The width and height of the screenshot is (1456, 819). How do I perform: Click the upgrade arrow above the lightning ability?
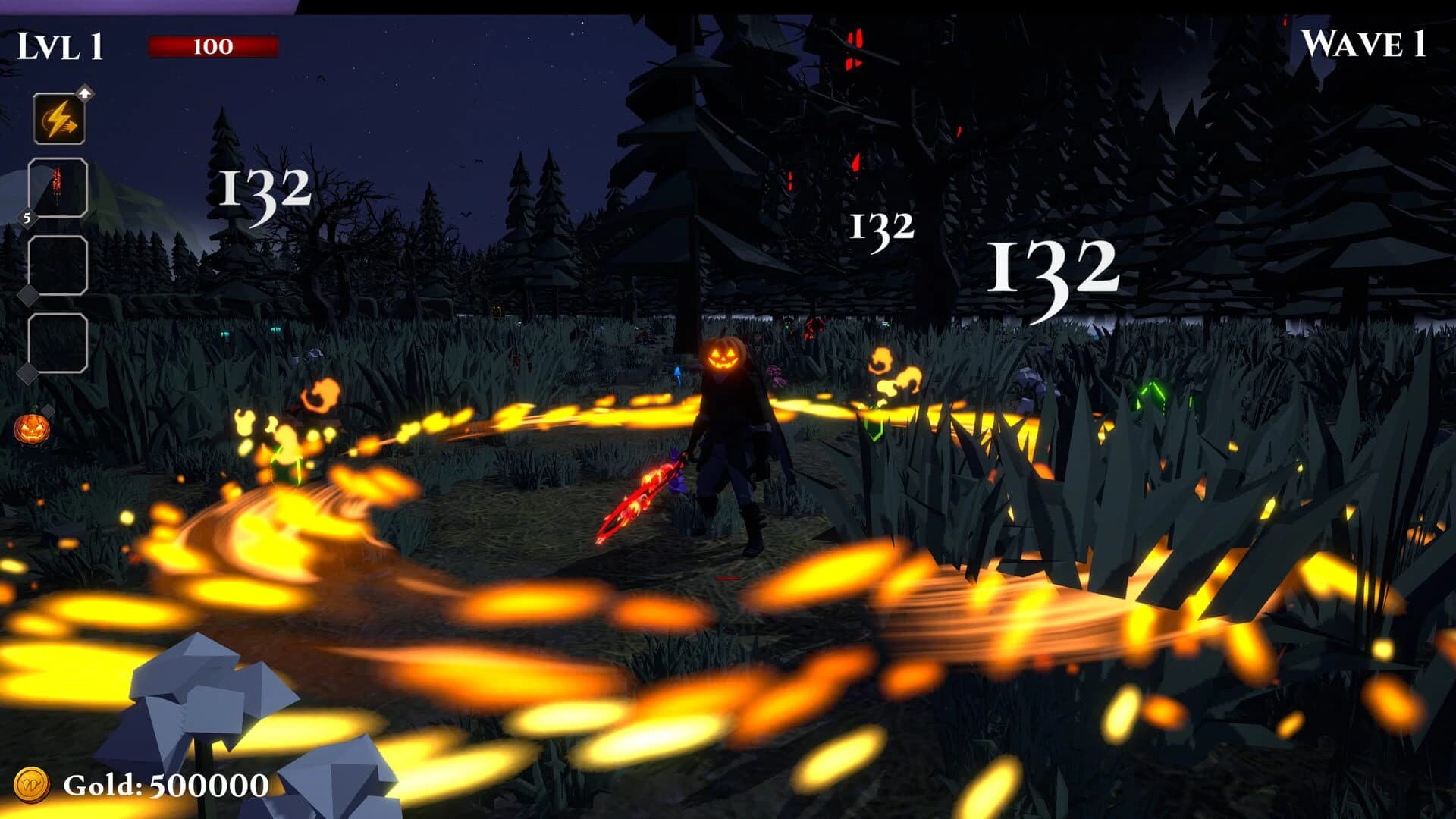[x=85, y=93]
